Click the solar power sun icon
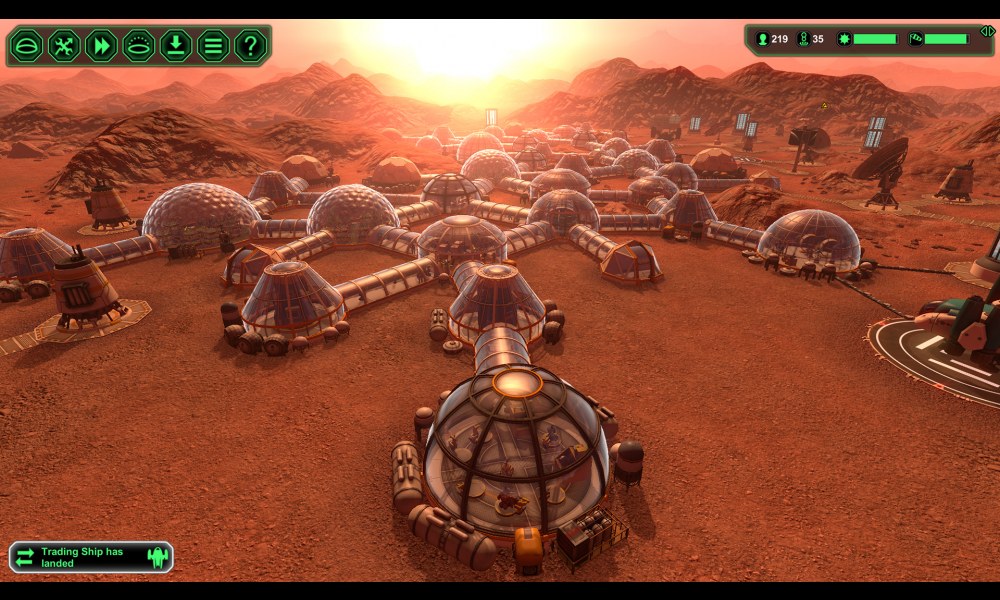Image resolution: width=1000 pixels, height=600 pixels. coord(844,39)
